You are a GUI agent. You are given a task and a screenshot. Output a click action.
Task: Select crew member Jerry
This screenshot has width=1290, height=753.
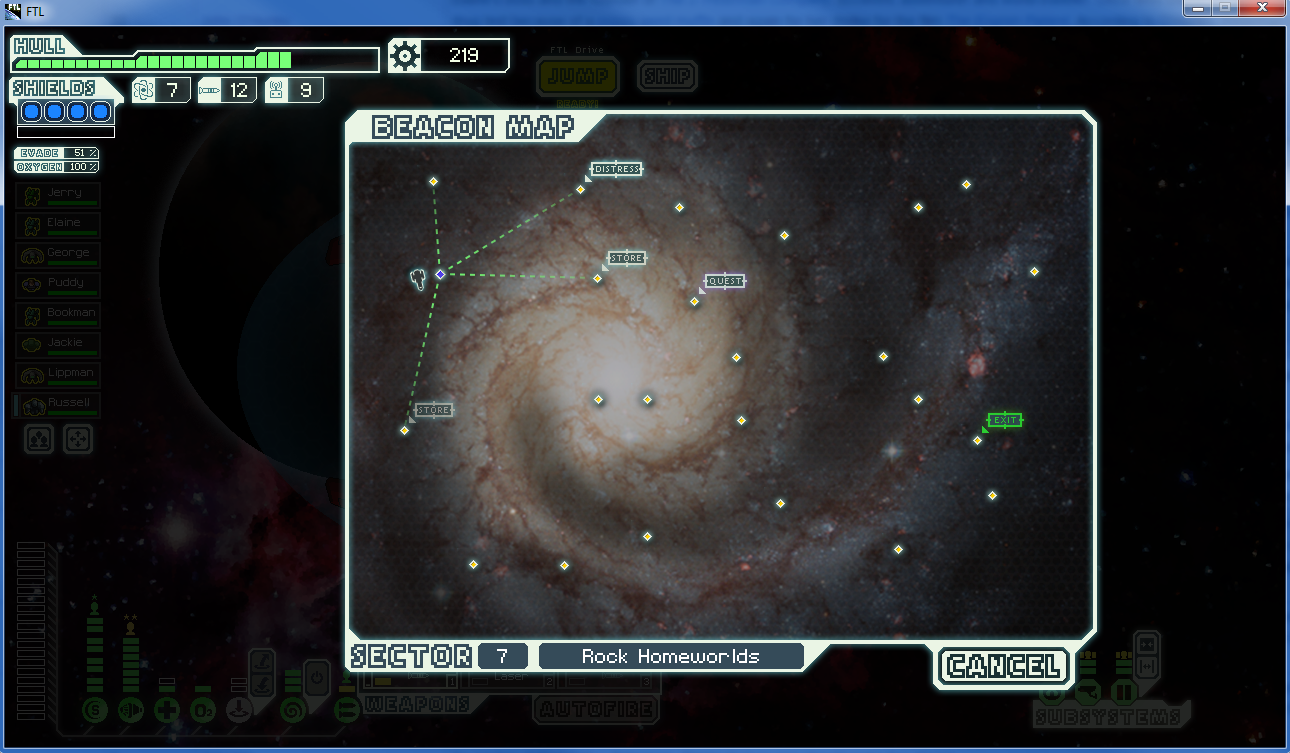point(59,195)
